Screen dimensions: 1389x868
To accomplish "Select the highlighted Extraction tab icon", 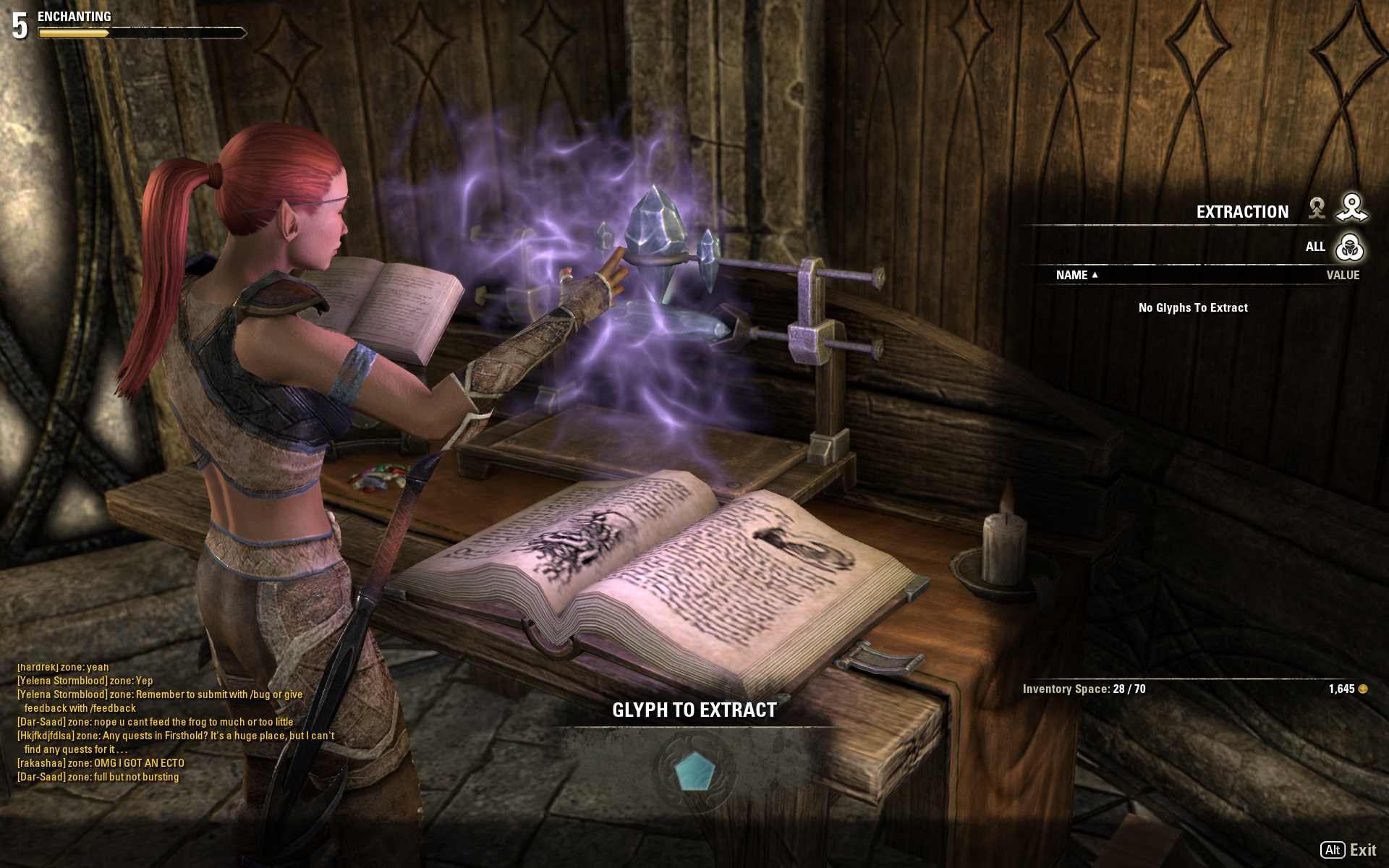I will tap(1351, 208).
